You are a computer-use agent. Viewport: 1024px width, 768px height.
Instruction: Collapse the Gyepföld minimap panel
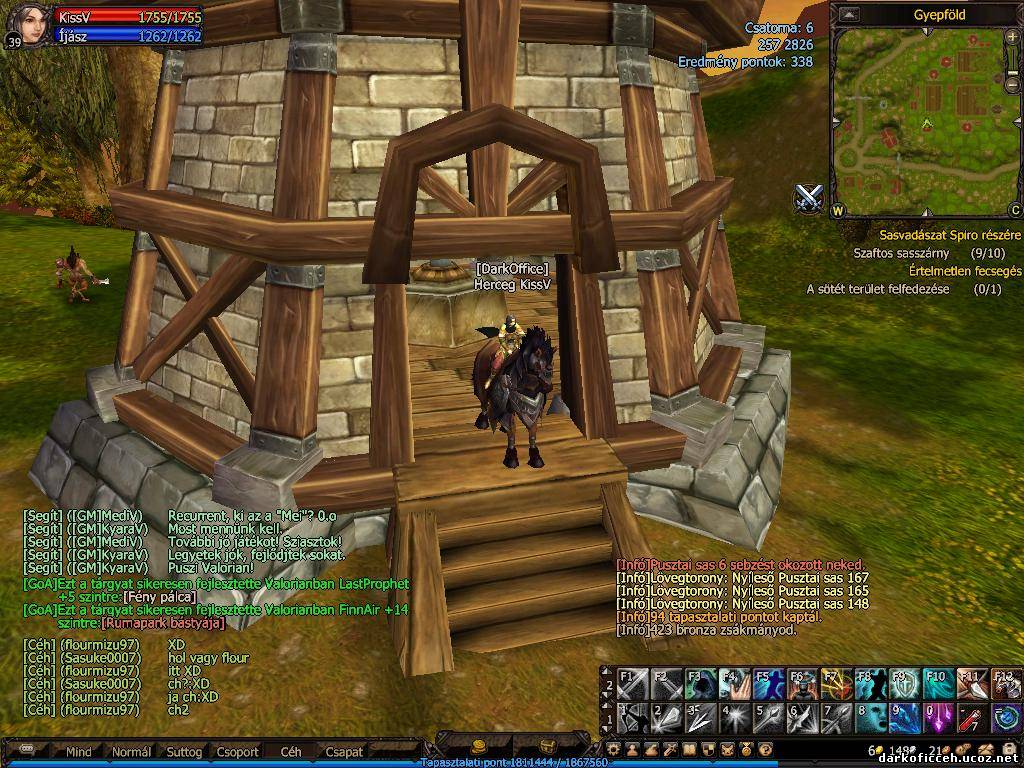pyautogui.click(x=849, y=14)
